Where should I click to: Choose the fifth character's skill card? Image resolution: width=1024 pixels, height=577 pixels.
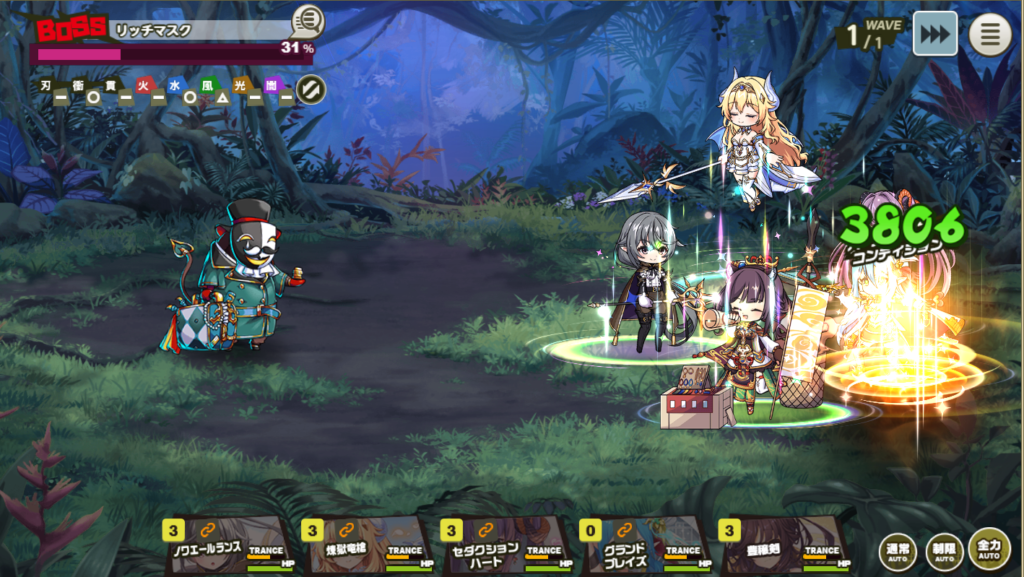[780, 545]
